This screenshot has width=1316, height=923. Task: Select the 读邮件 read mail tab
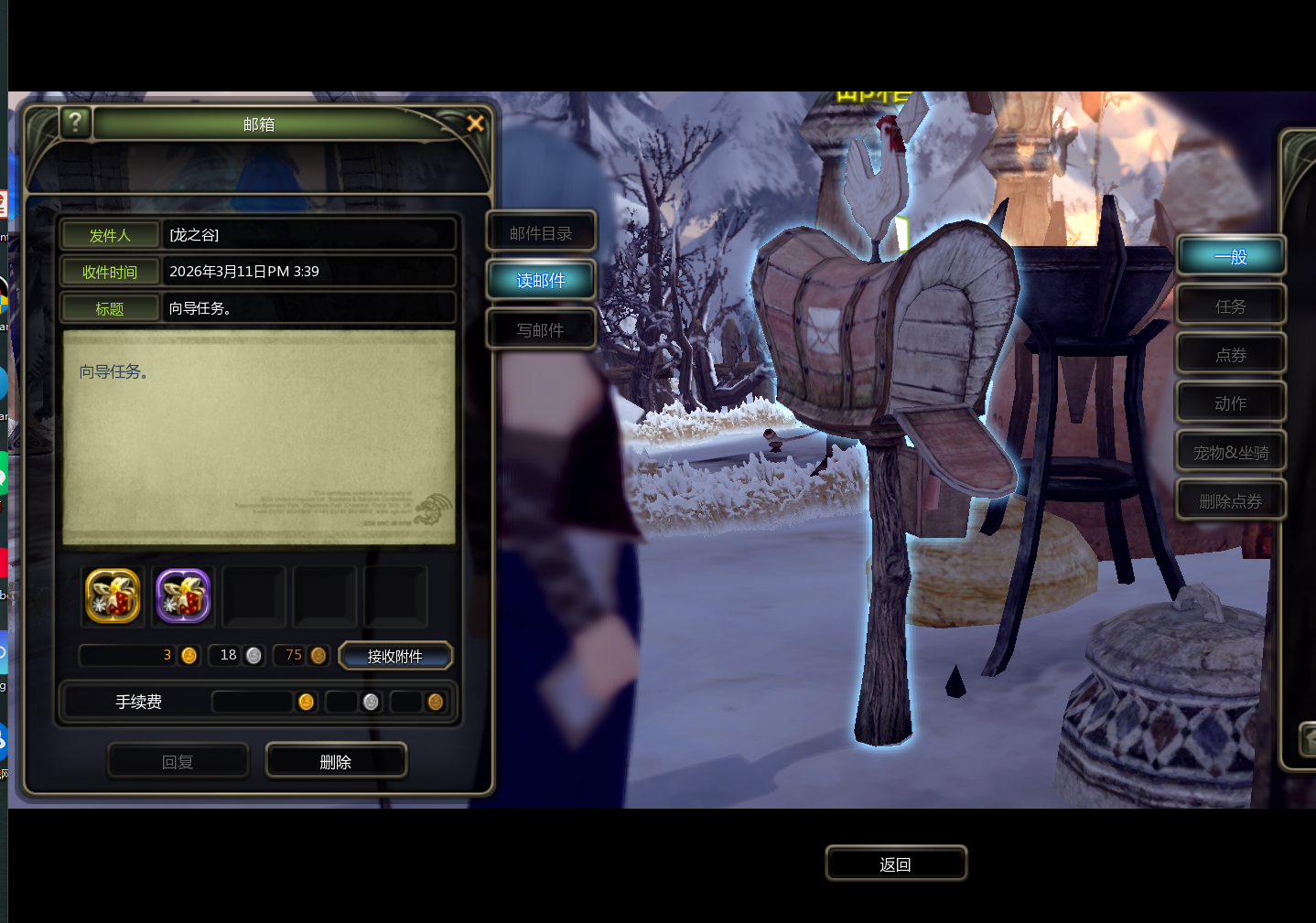541,280
